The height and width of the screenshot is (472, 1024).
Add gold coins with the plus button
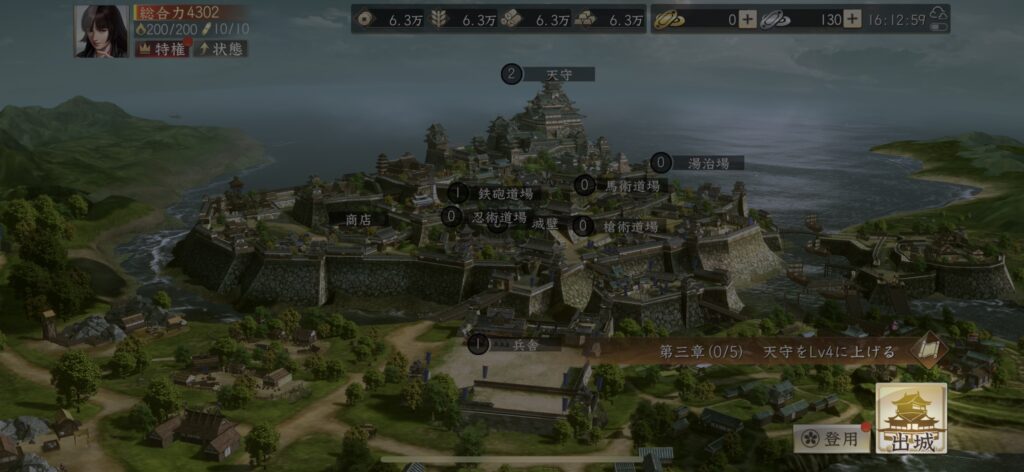[747, 19]
